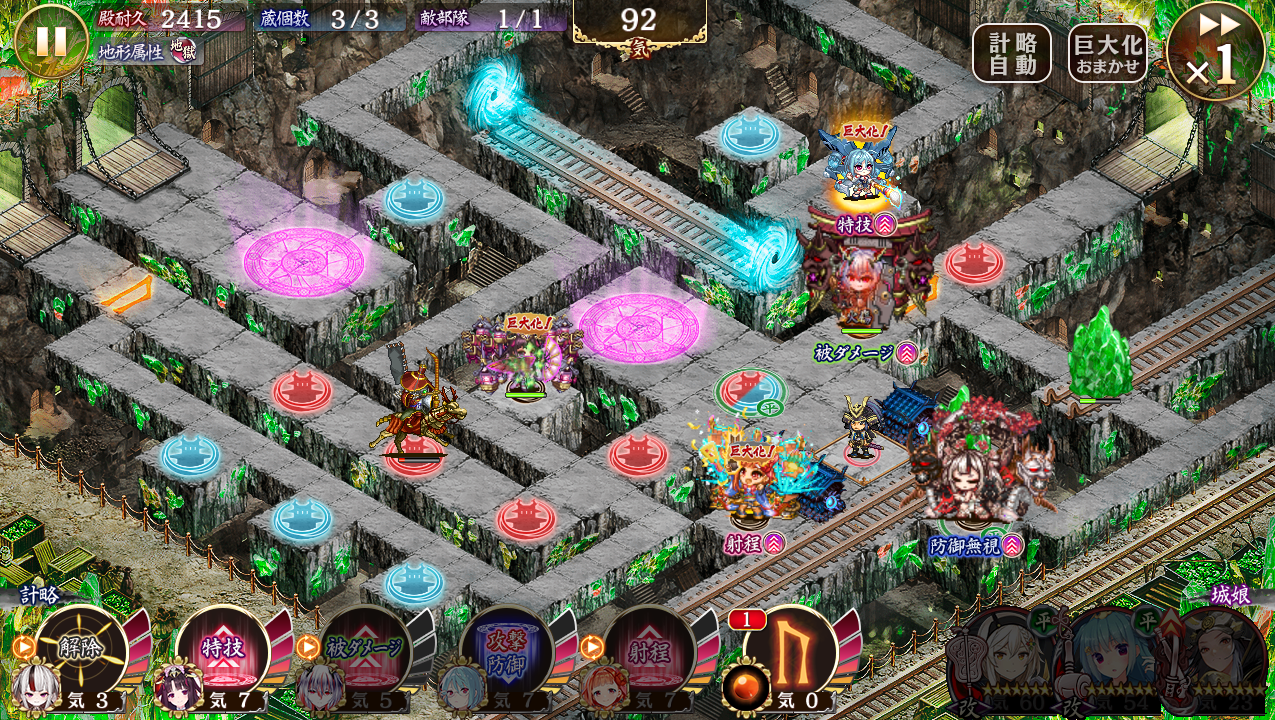The image size is (1275, 720).
Task: Toggle the 計略自動 auto-stratagem button
Action: pyautogui.click(x=1011, y=53)
